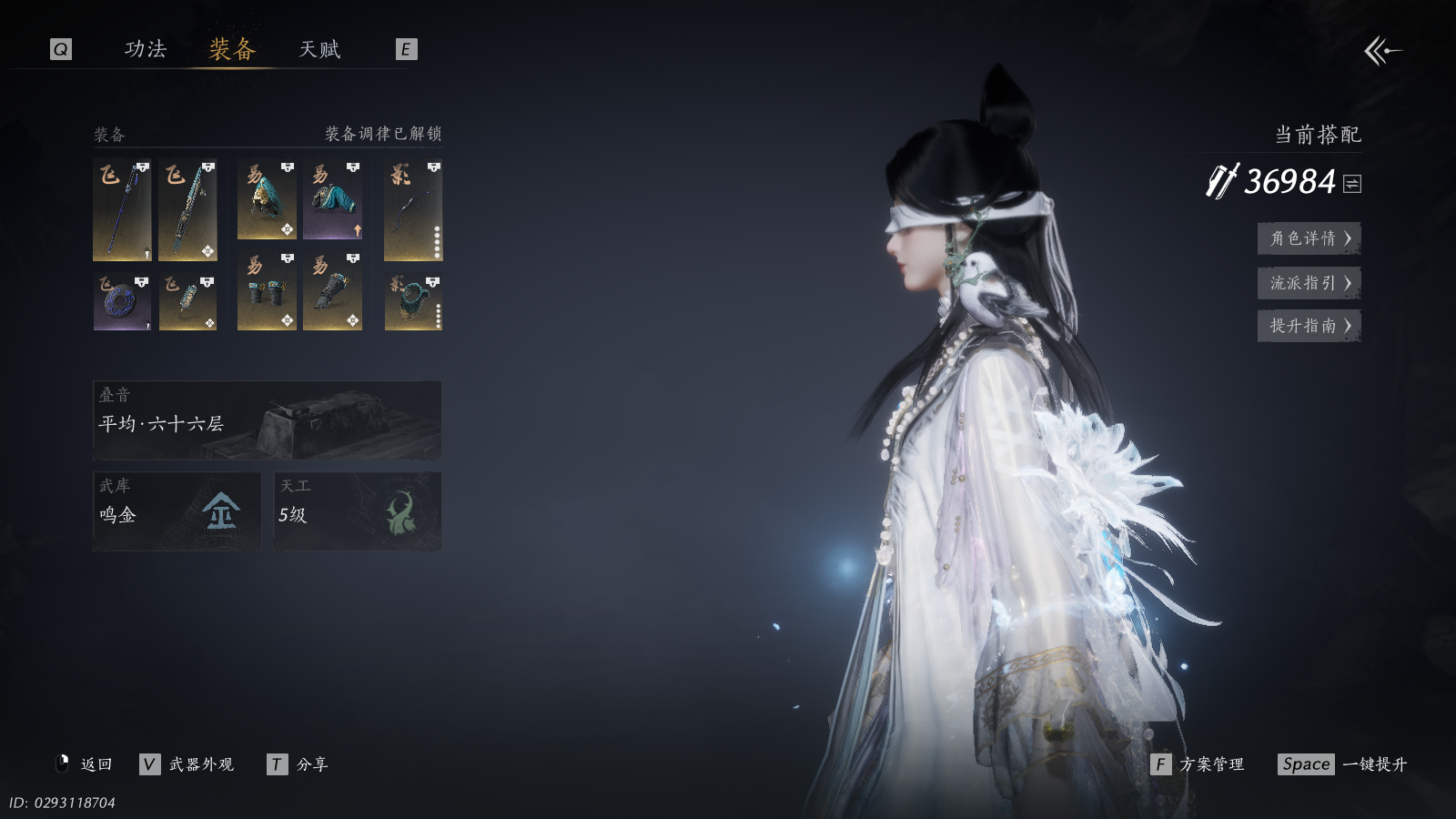This screenshot has height=819, width=1456.
Task: Open the 天赋 talent tab
Action: click(x=319, y=49)
